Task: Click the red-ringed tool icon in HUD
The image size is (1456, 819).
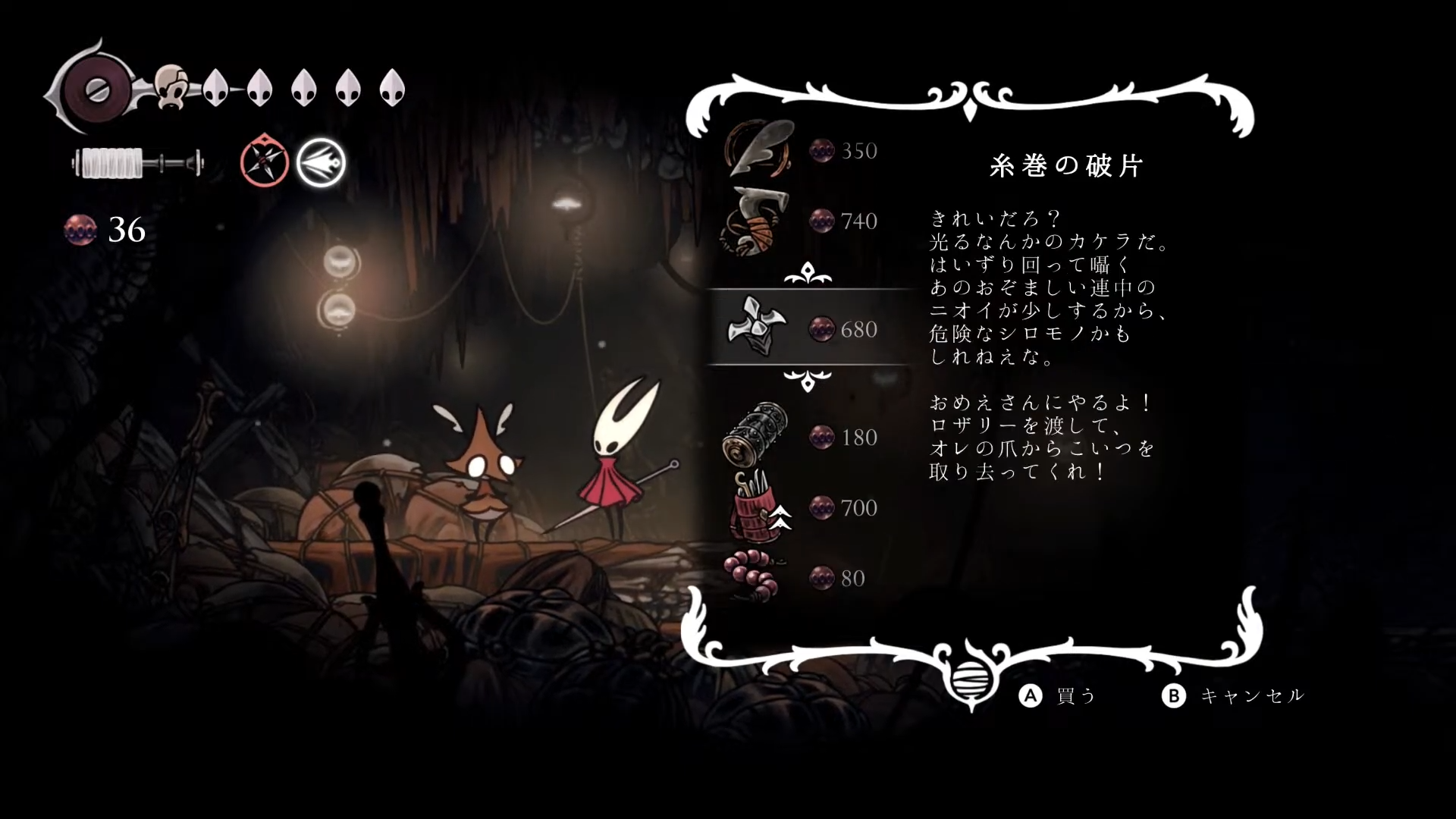Action: 265,162
